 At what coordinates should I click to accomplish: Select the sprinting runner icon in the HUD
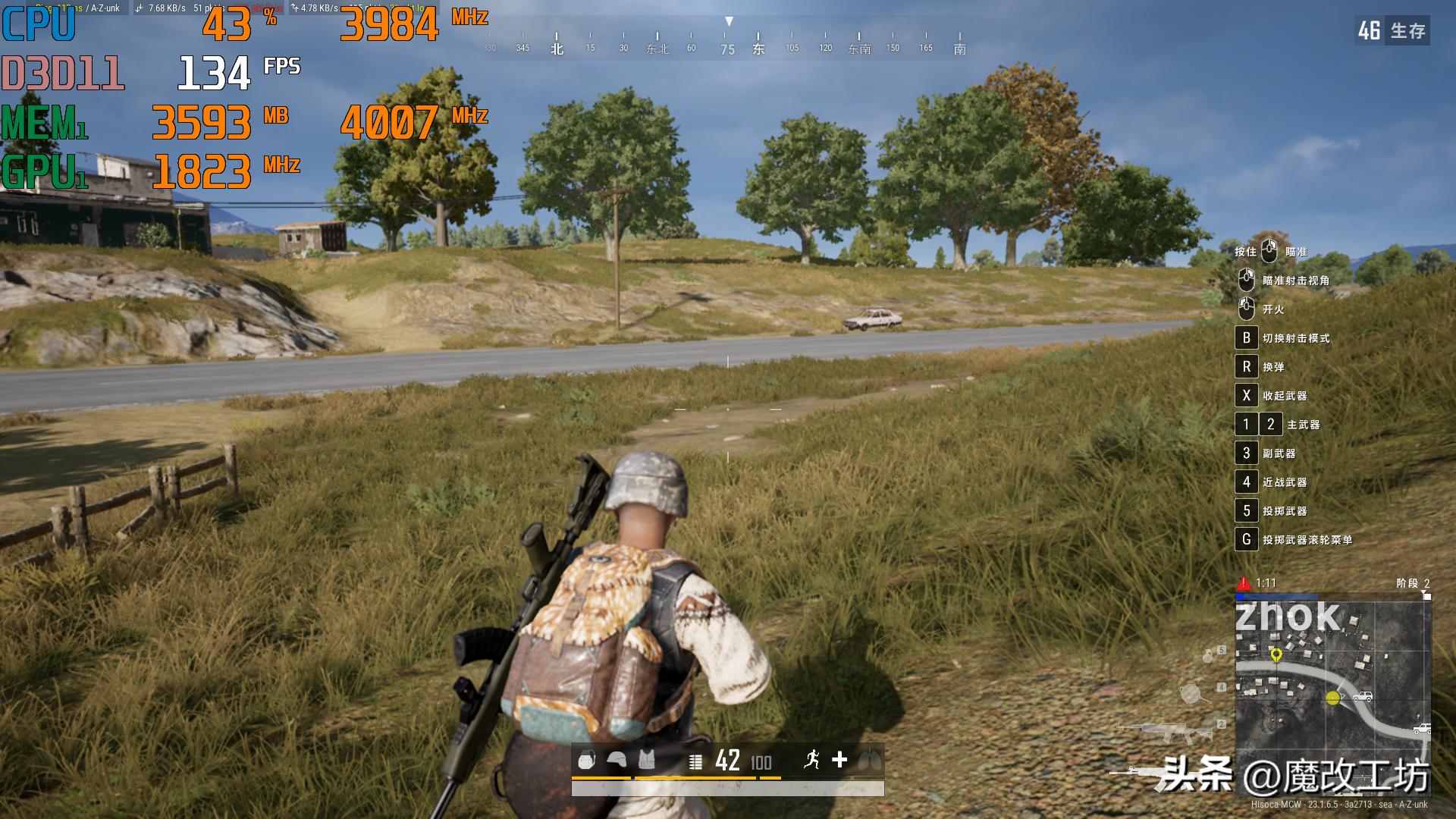(x=813, y=761)
